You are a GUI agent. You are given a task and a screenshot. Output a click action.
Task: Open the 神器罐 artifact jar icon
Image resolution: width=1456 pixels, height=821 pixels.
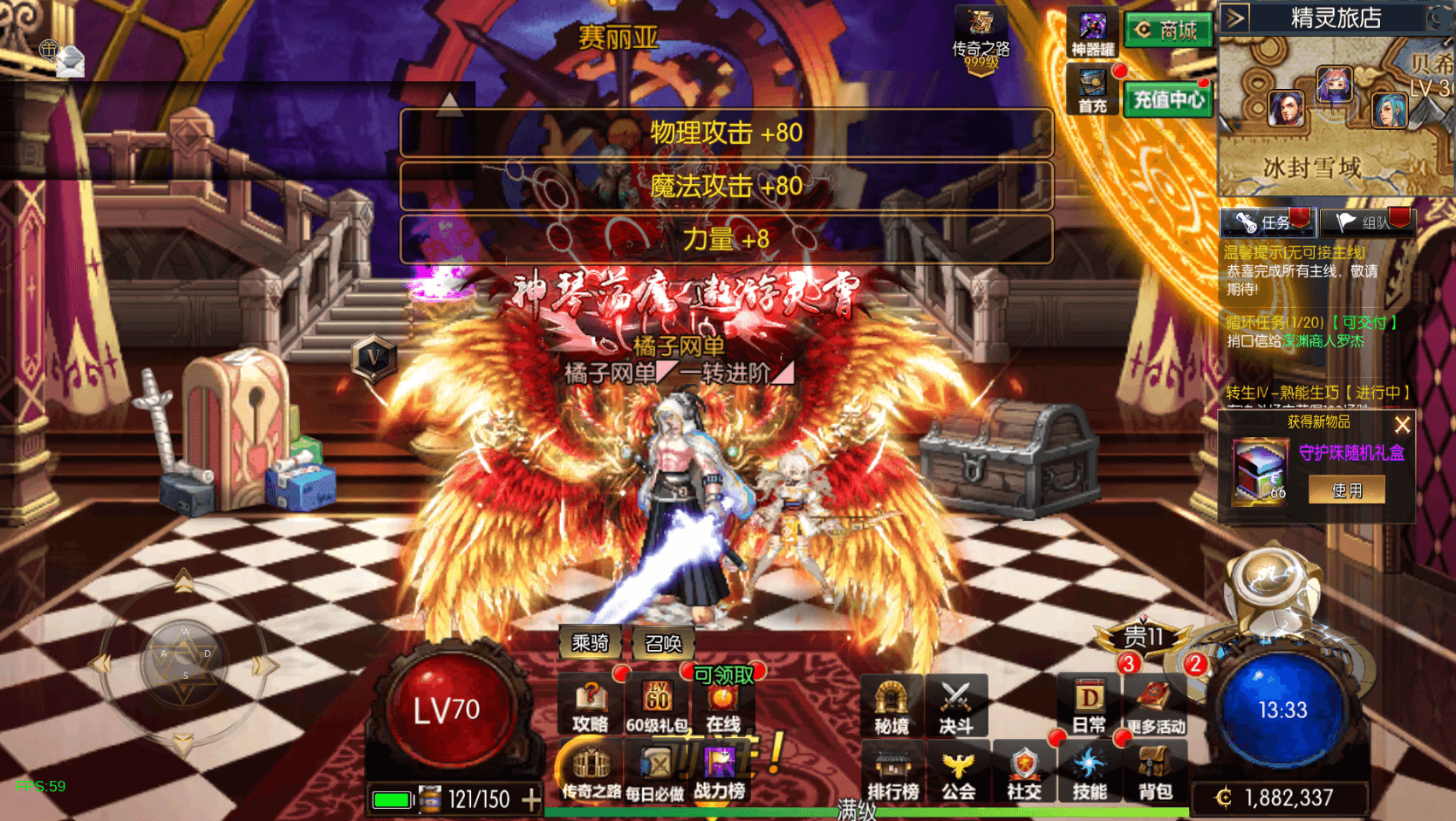pyautogui.click(x=1092, y=34)
